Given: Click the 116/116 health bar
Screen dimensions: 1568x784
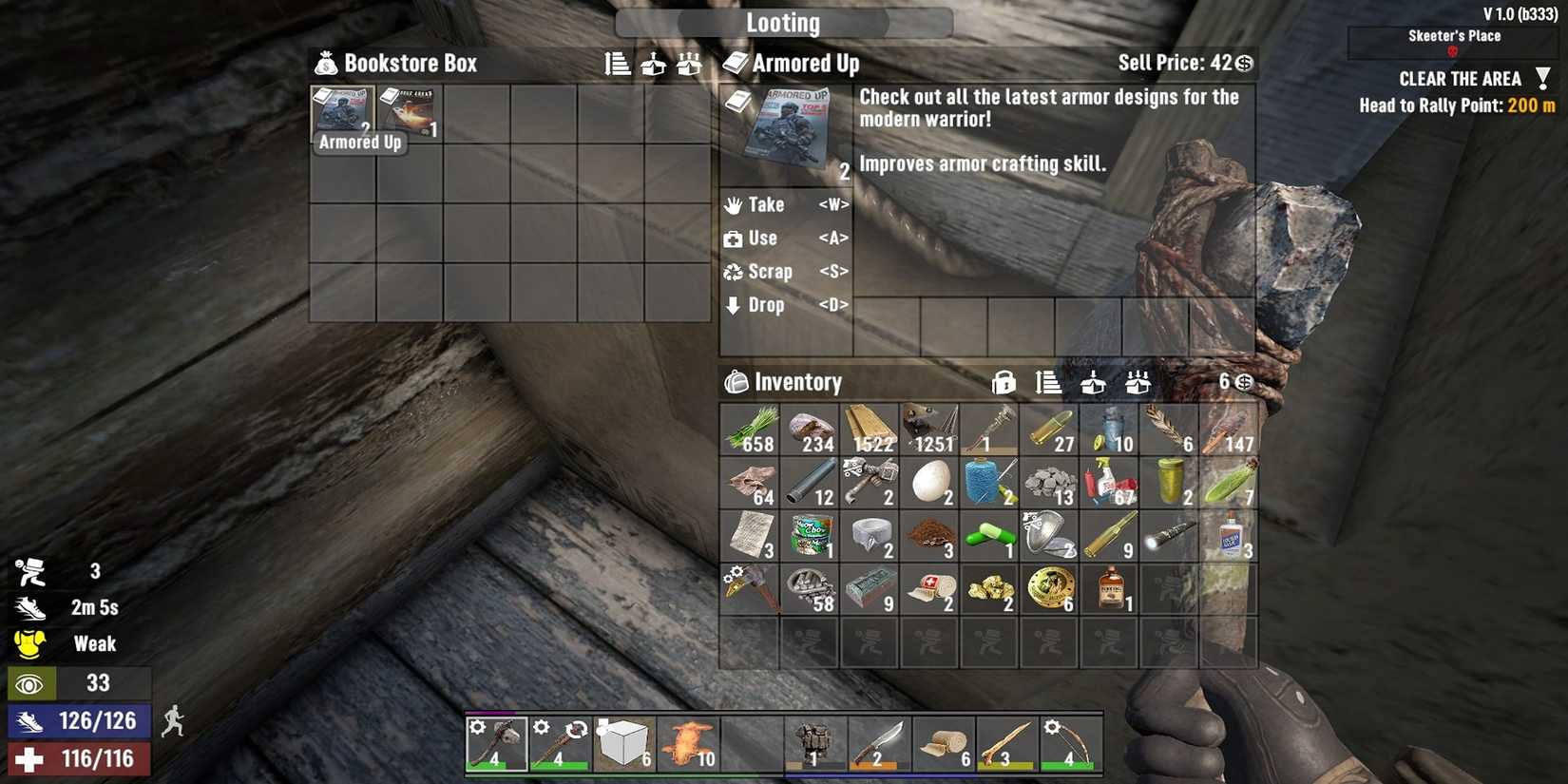Looking at the screenshot, I should (78, 758).
